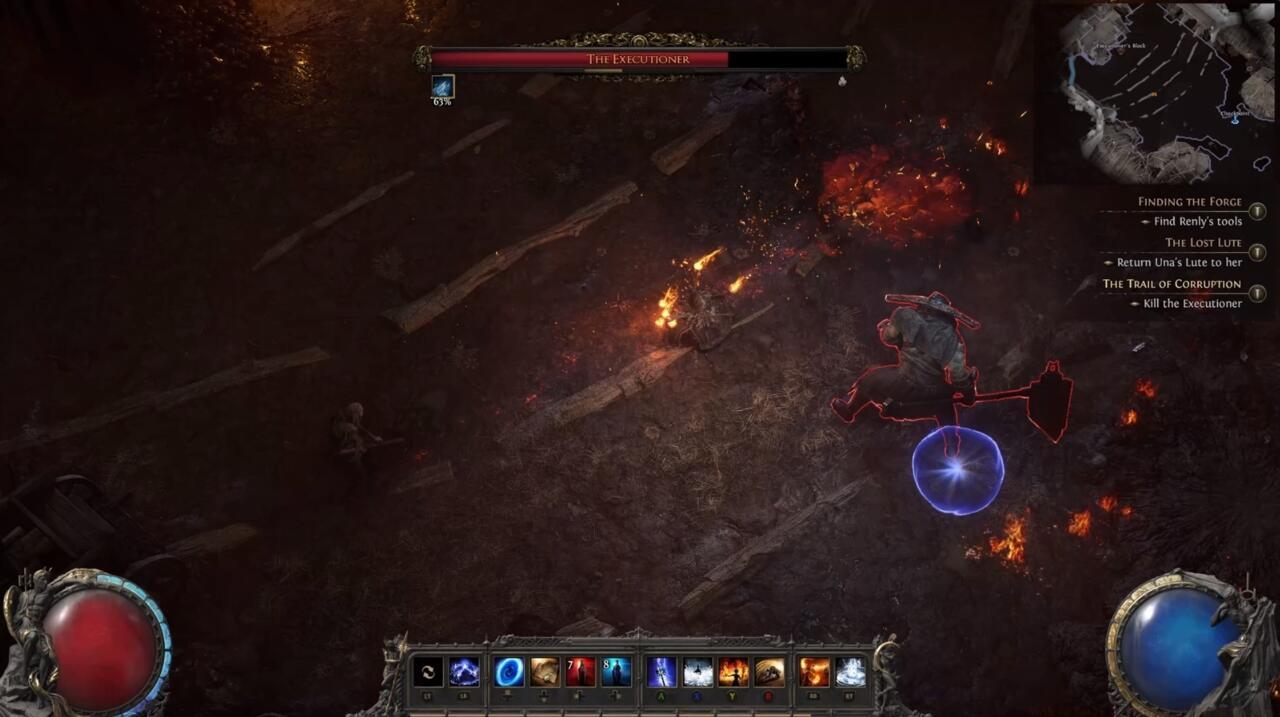Use the blue swirling portal skill

(x=509, y=671)
